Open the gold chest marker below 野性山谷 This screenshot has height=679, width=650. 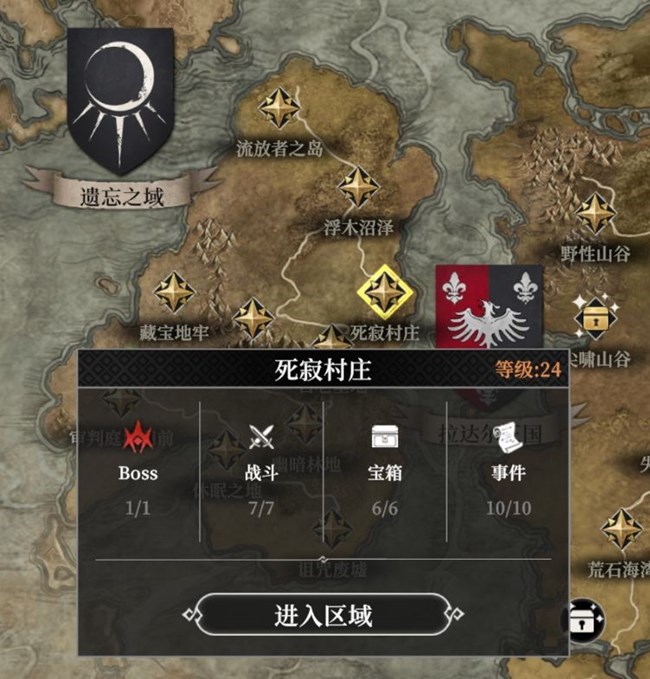pos(596,316)
